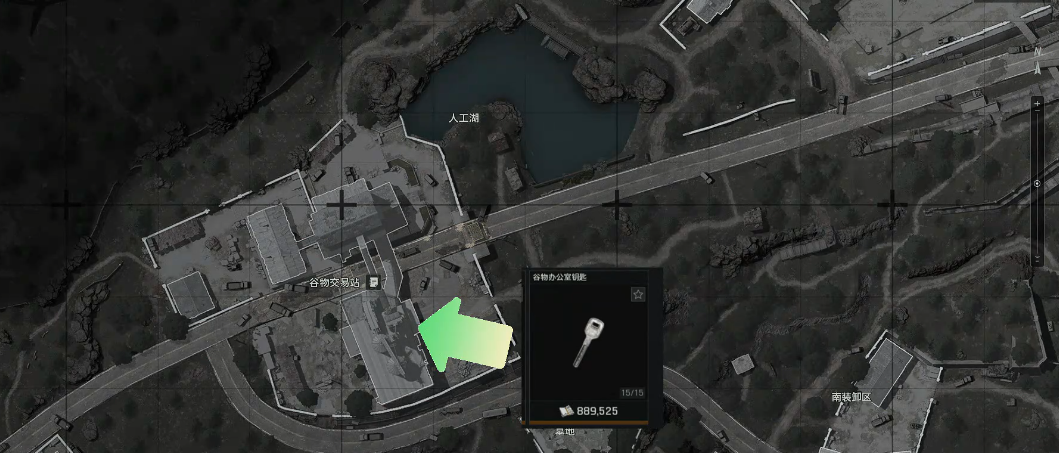Image resolution: width=1059 pixels, height=453 pixels.
Task: Click the map zoom-in plus button
Action: pyautogui.click(x=1037, y=104)
